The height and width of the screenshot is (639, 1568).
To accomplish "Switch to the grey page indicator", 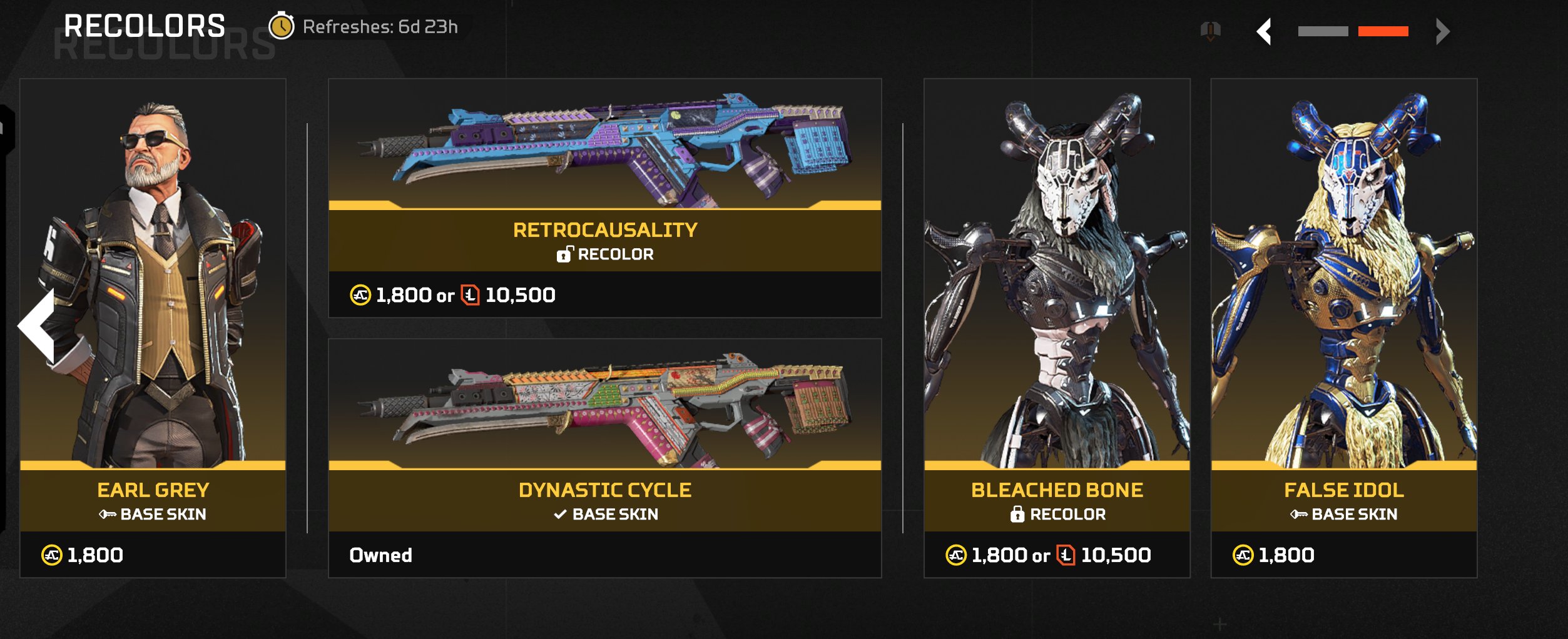I will 1323,31.
